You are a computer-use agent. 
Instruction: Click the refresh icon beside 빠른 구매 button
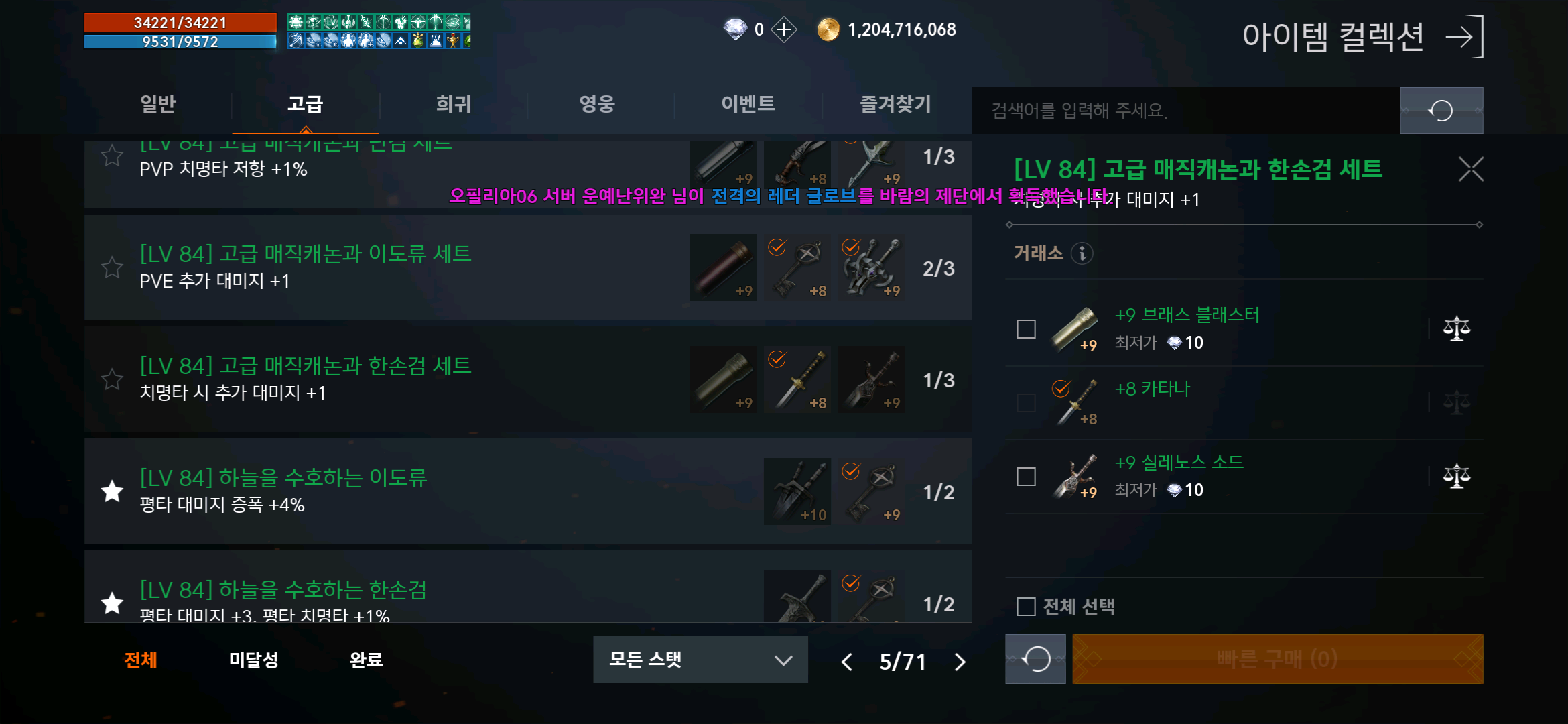[x=1035, y=659]
